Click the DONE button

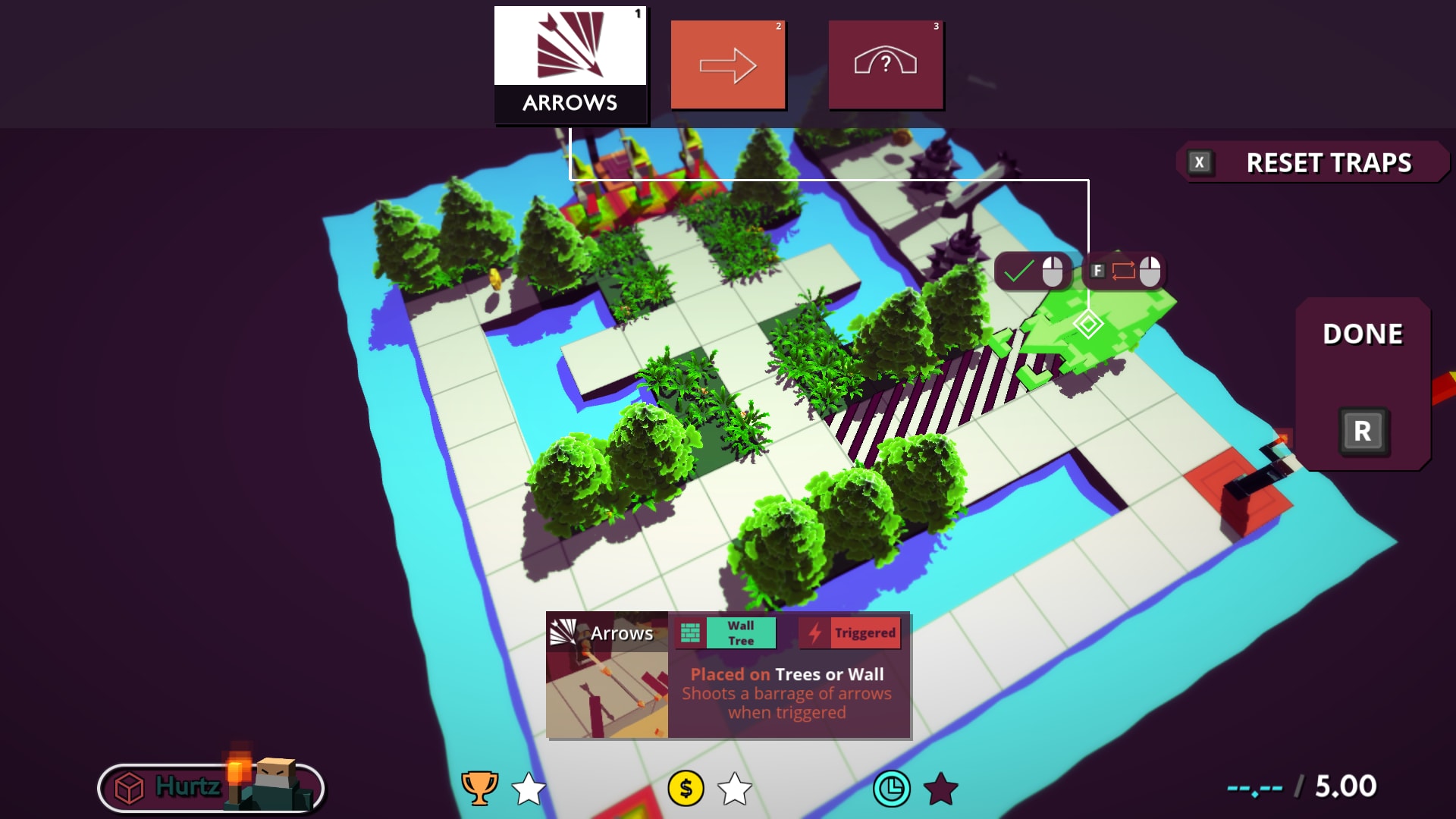1363,332
